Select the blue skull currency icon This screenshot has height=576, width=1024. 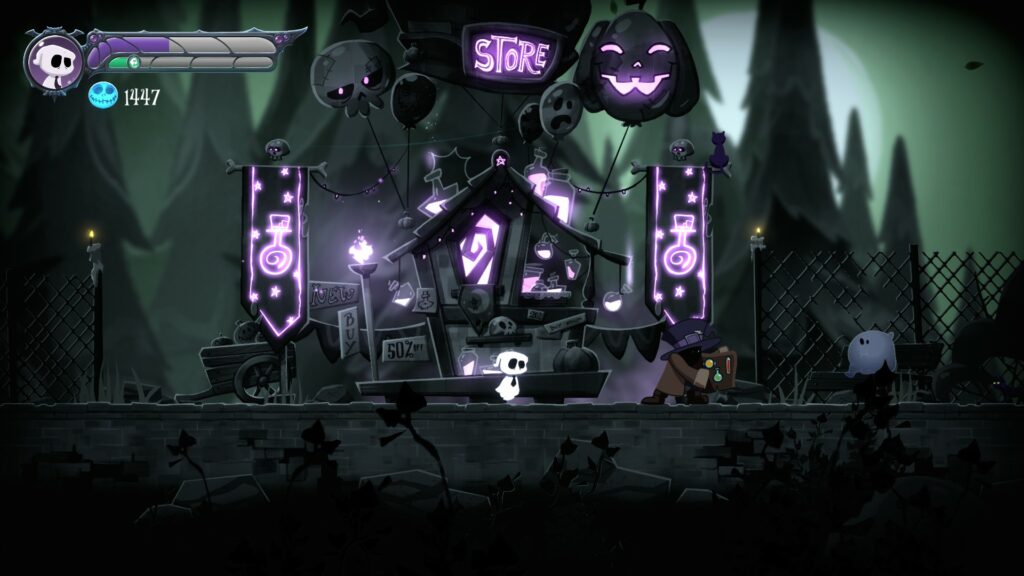click(x=103, y=96)
